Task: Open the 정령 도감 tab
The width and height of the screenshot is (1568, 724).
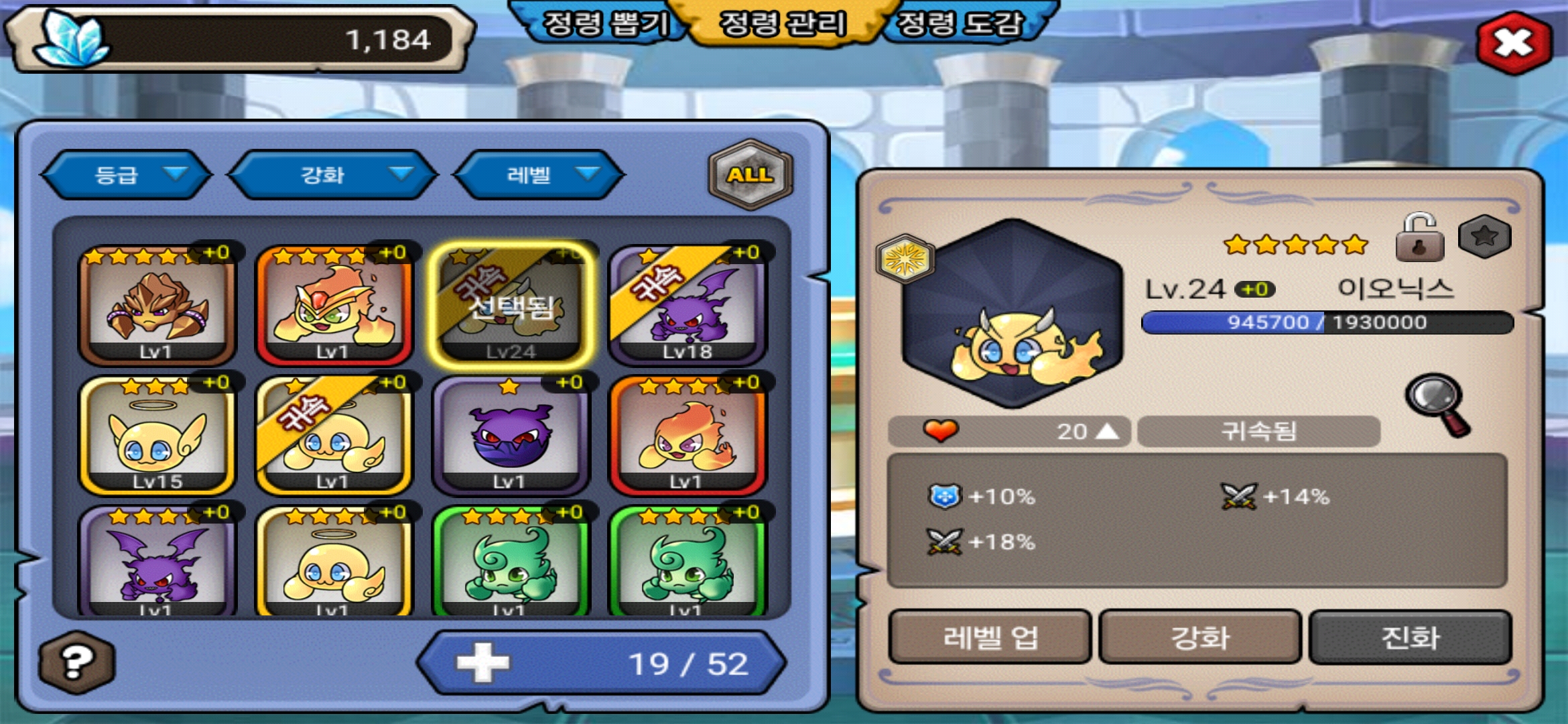Action: (x=960, y=24)
